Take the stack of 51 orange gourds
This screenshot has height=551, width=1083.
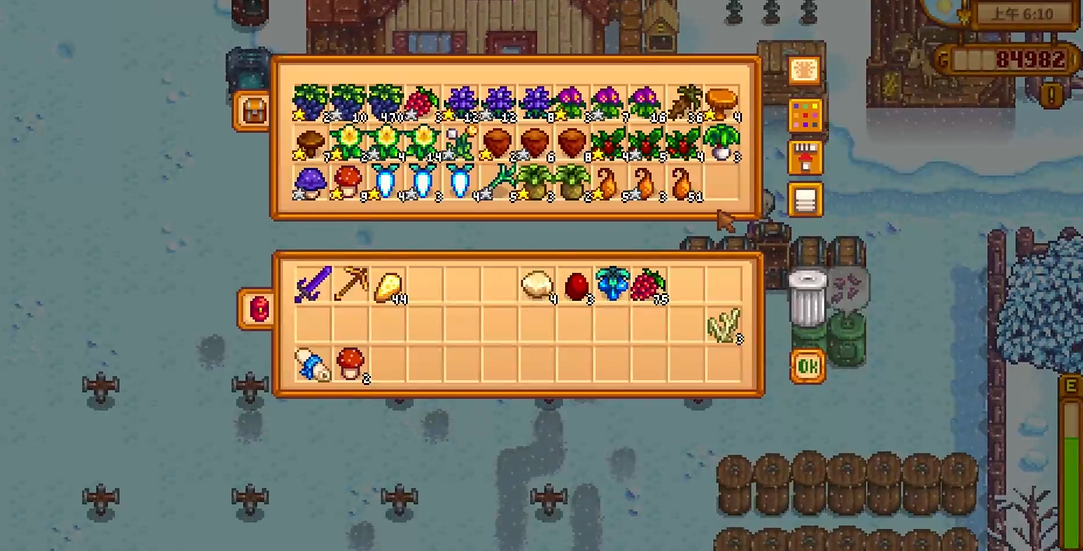(685, 184)
